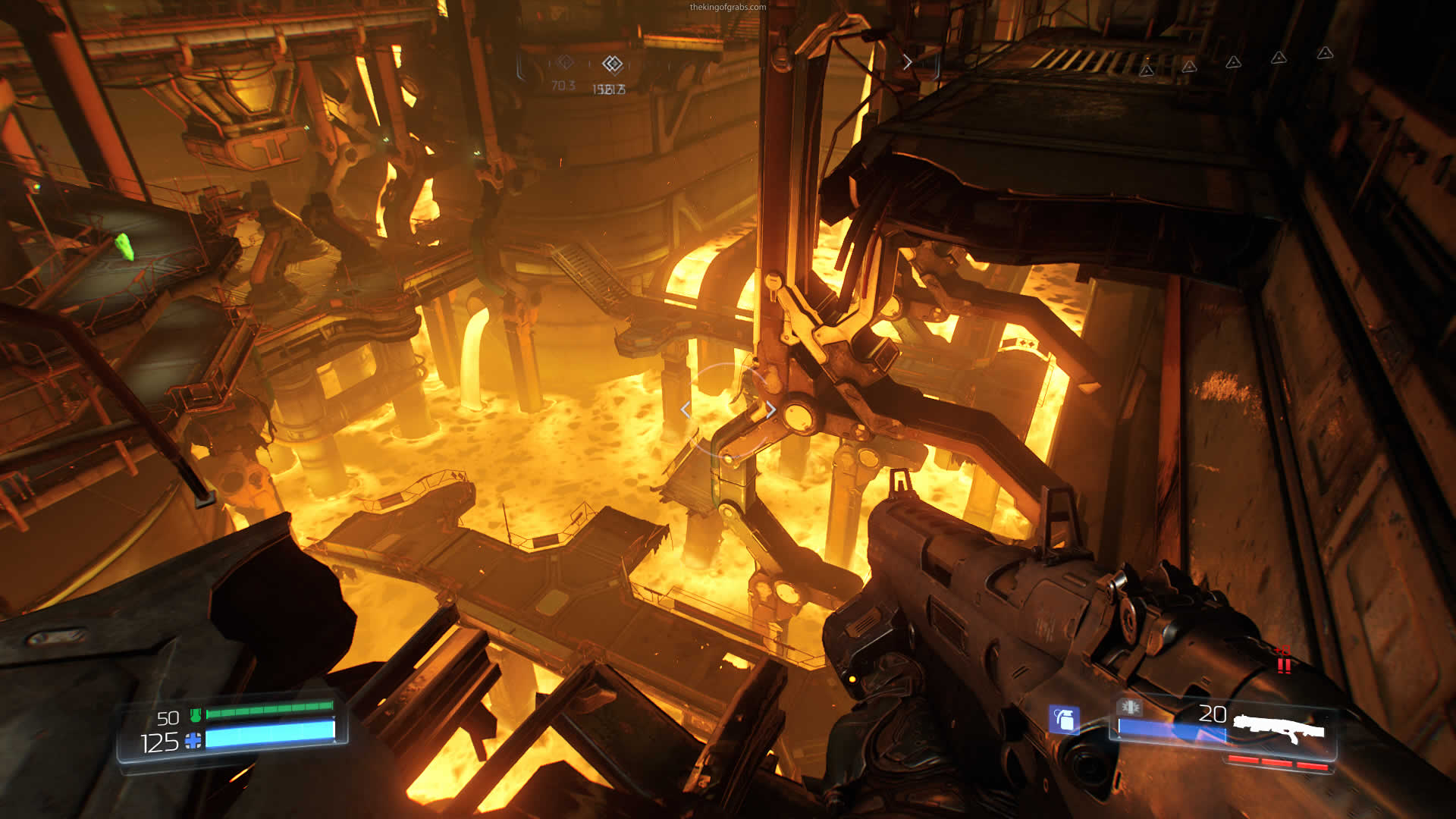Click the green armor icon
Image resolution: width=1456 pixels, height=819 pixels.
tap(196, 714)
